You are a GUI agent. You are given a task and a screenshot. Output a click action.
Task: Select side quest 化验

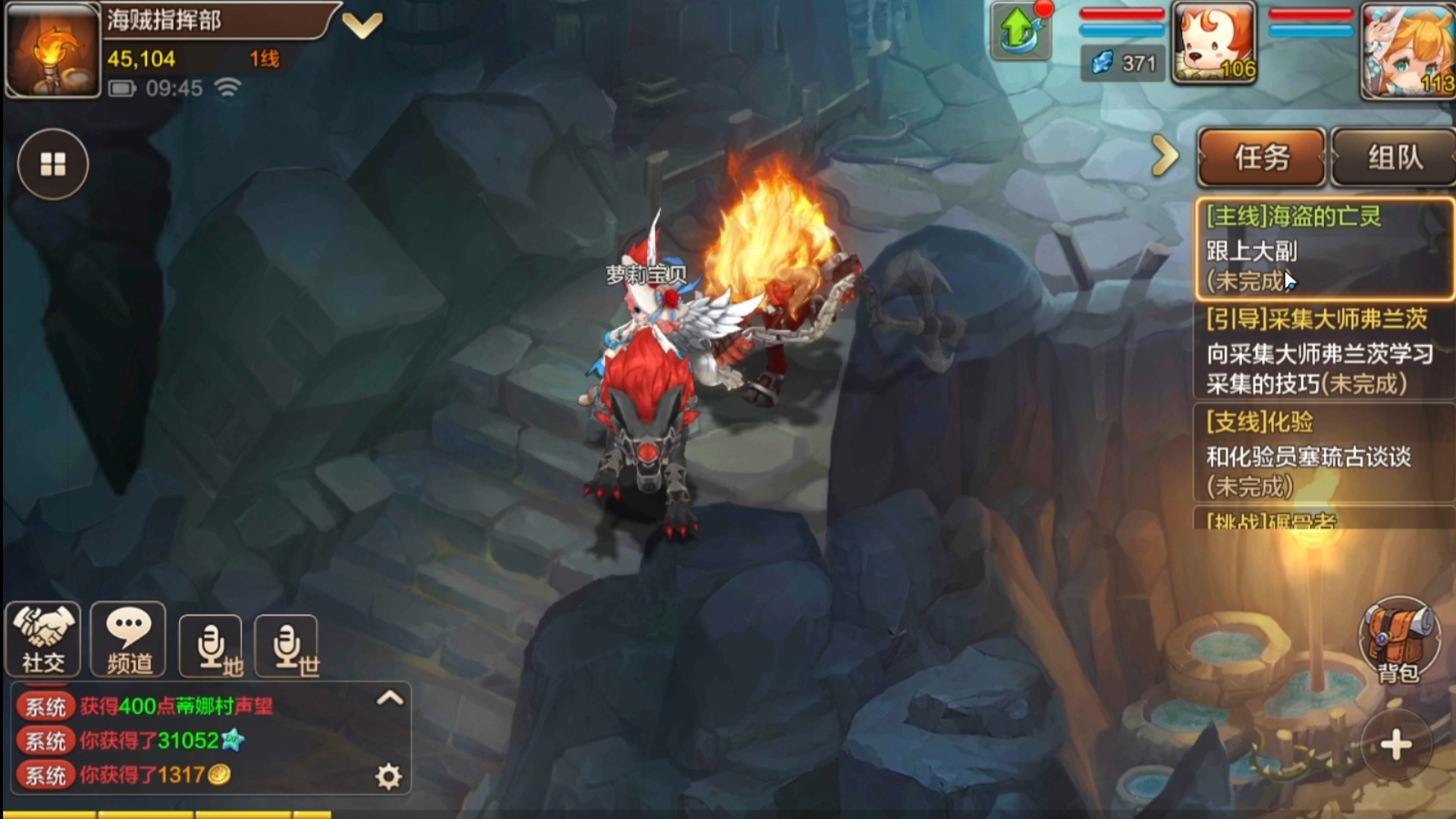[x=1323, y=453]
